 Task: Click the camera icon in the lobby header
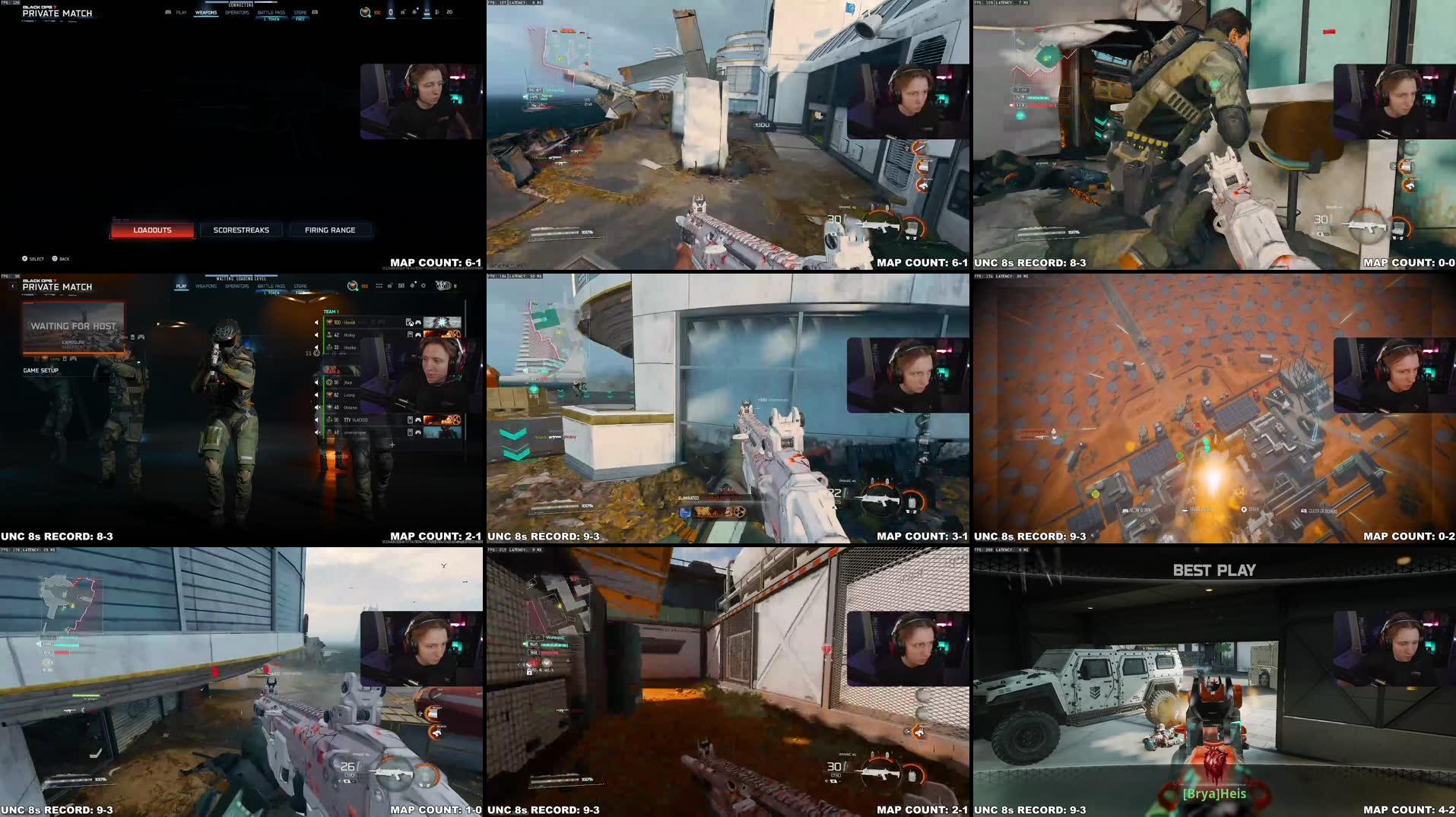point(401,285)
